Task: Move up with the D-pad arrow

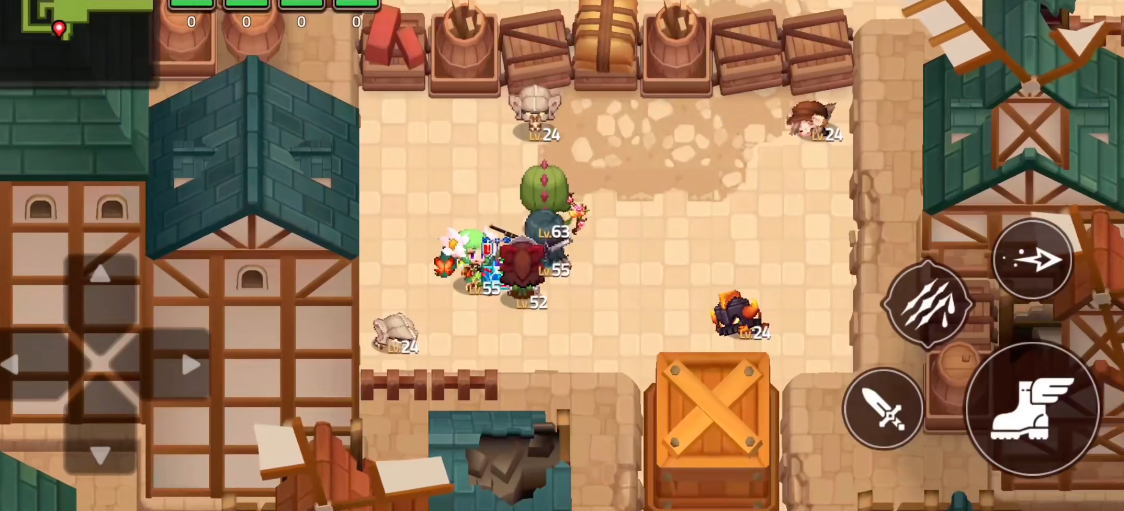Action: click(101, 275)
